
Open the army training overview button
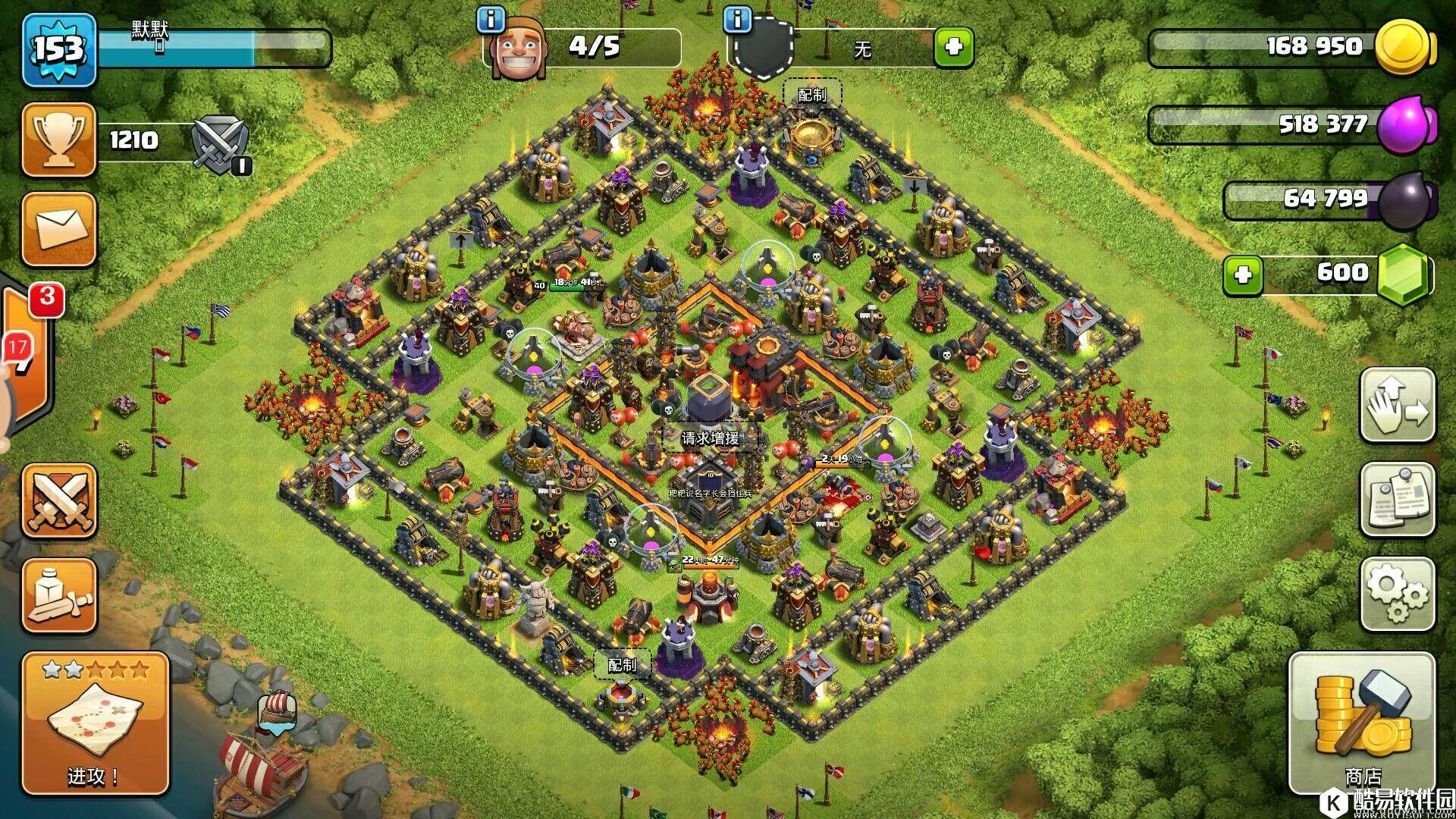coord(59,596)
